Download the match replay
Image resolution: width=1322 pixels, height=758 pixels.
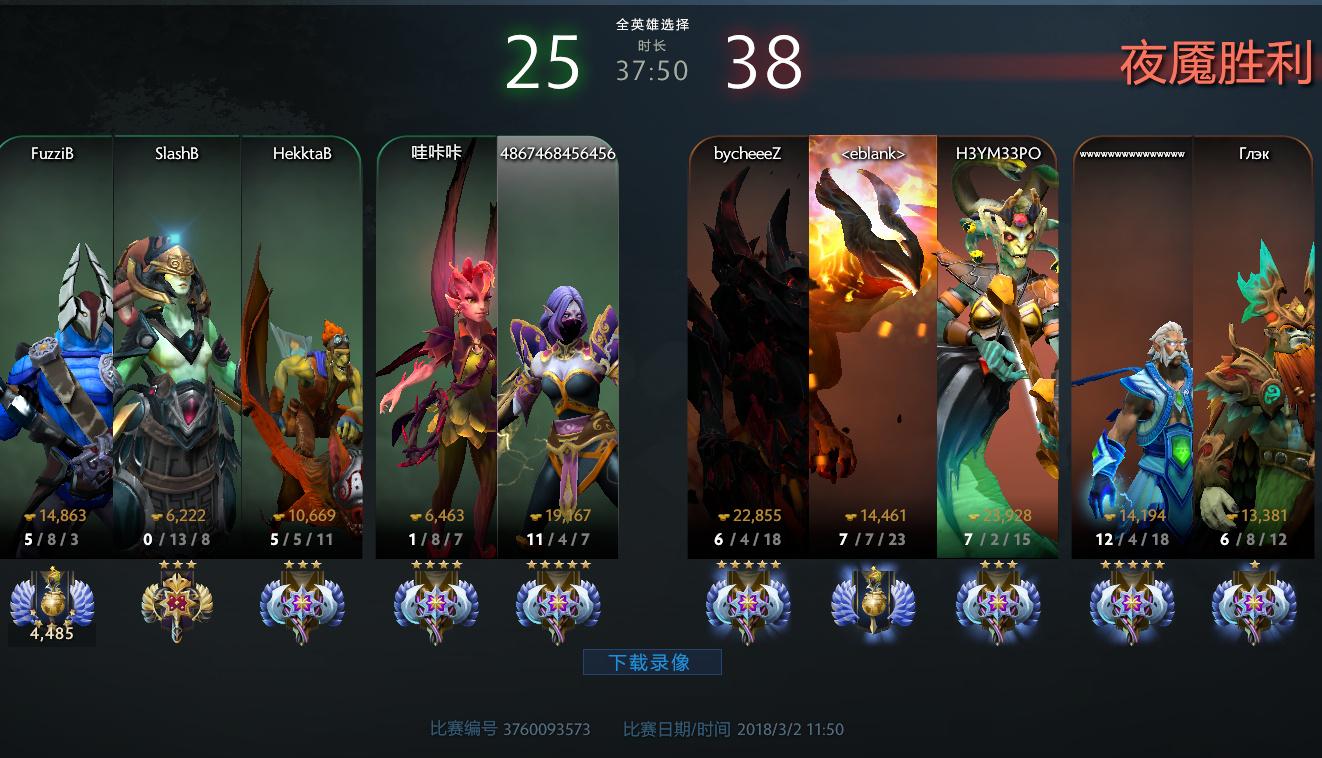coord(651,662)
